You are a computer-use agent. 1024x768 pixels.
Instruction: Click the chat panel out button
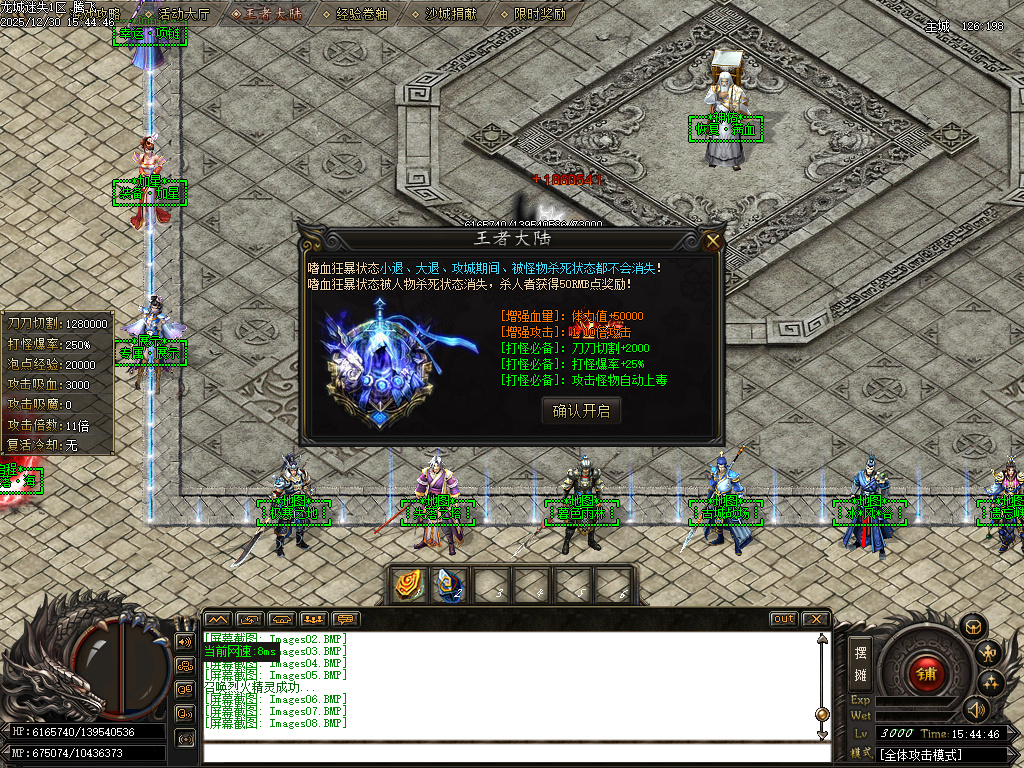coord(784,619)
